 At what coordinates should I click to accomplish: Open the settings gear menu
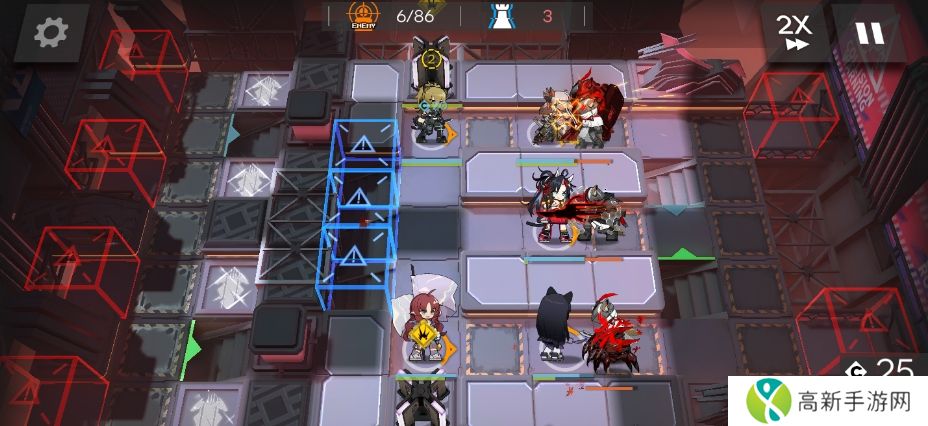pyautogui.click(x=49, y=32)
